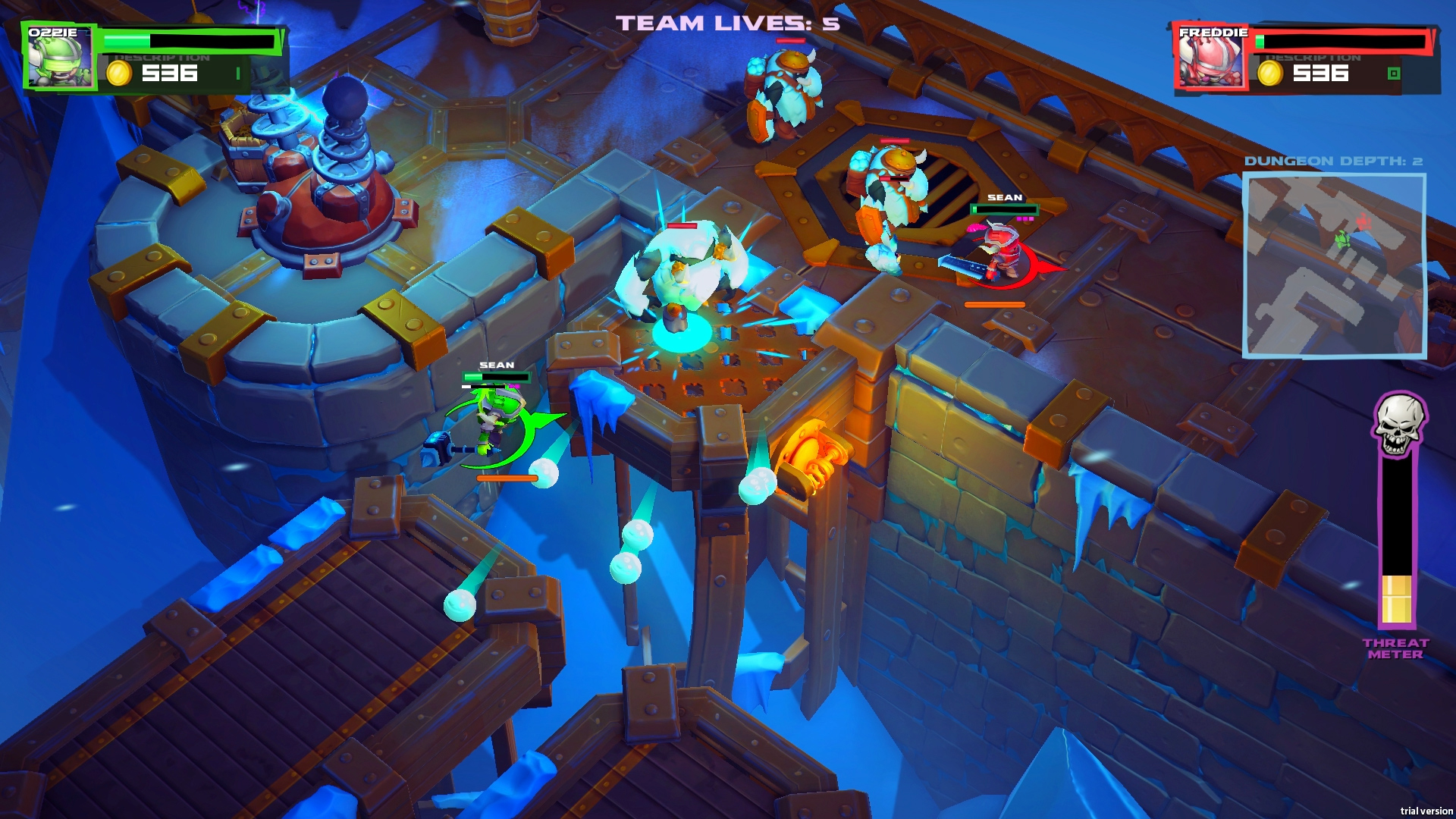Click the TEAM LIVES: 5 header
1456x819 pixels.
726,23
